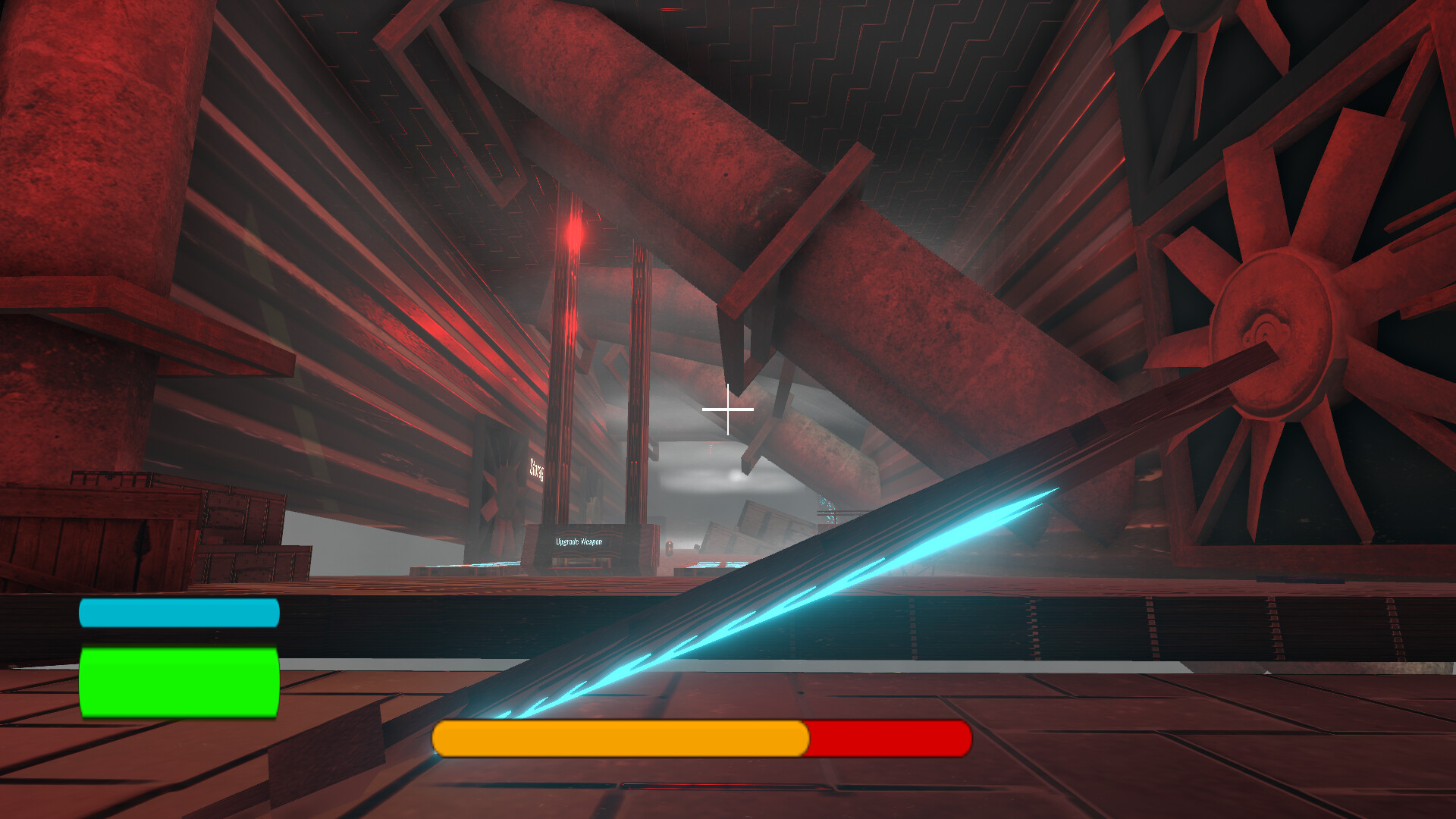The image size is (1456, 819).
Task: Click the crosshair at screen center
Action: pos(728,408)
